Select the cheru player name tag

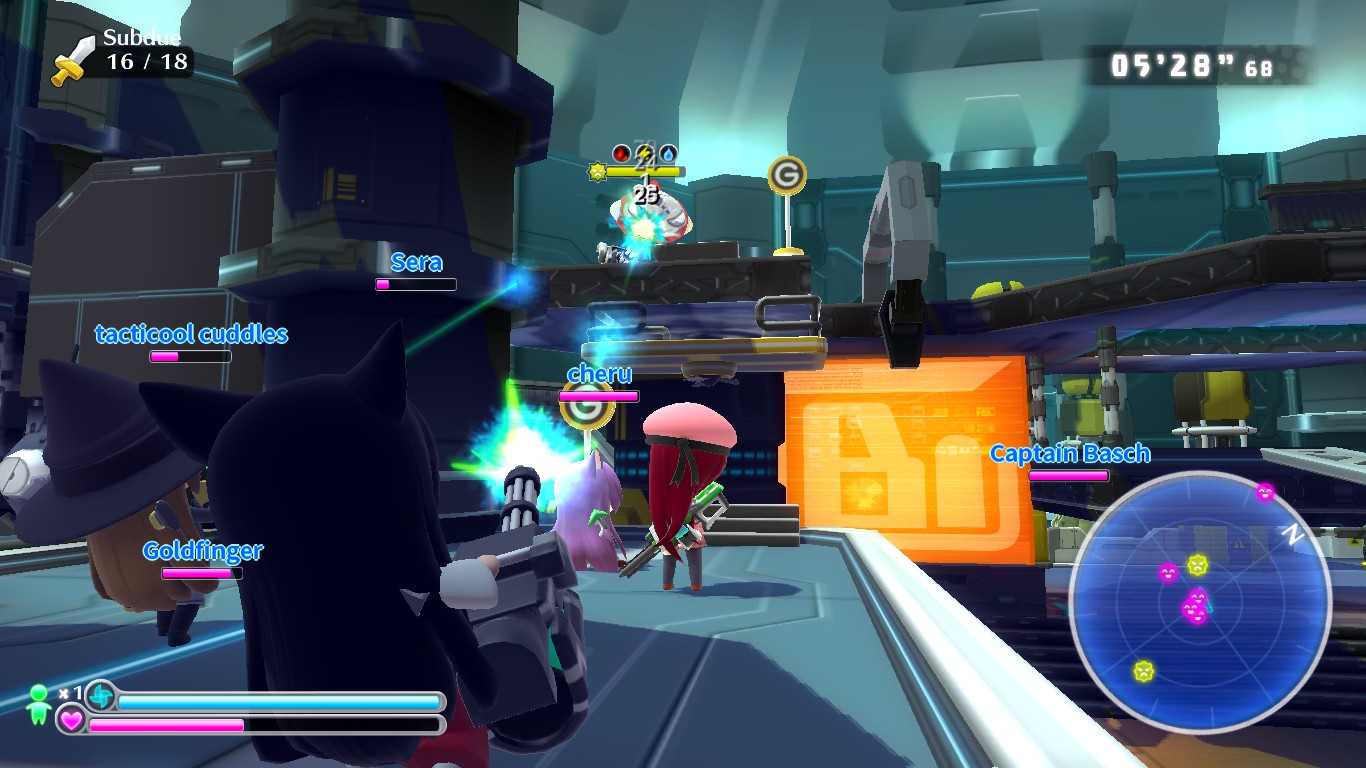[x=599, y=374]
